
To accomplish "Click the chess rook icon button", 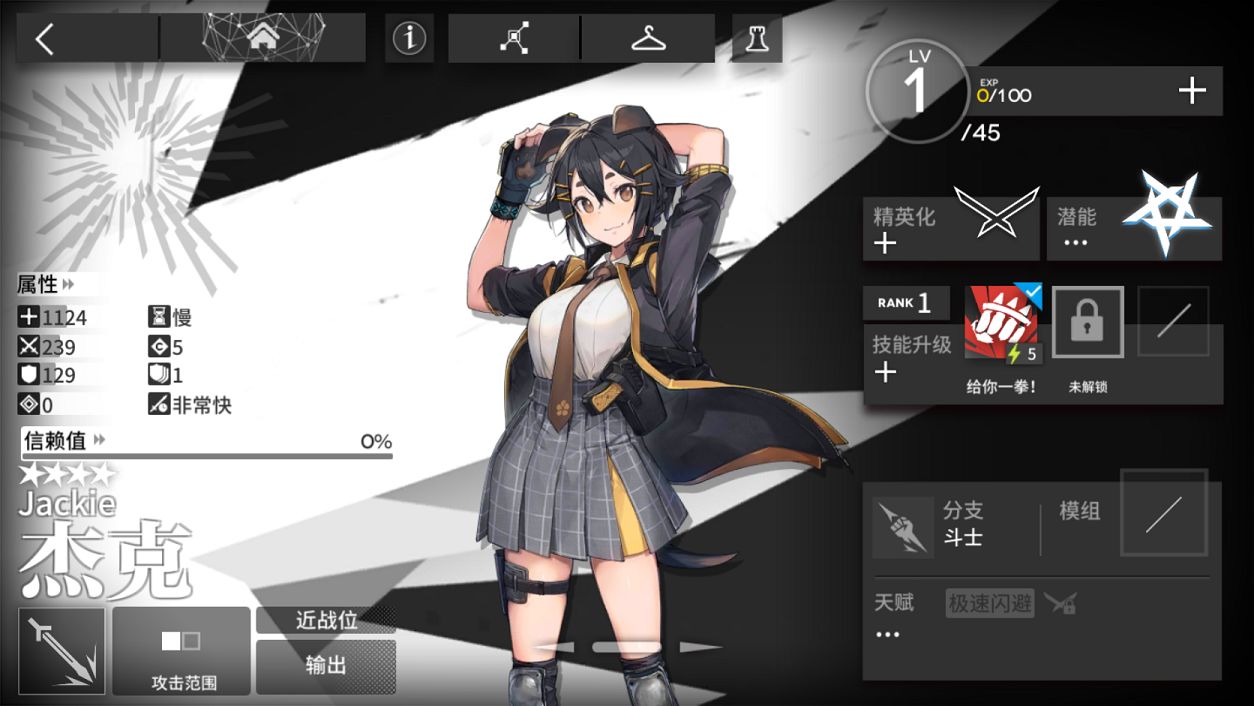I will tap(757, 38).
